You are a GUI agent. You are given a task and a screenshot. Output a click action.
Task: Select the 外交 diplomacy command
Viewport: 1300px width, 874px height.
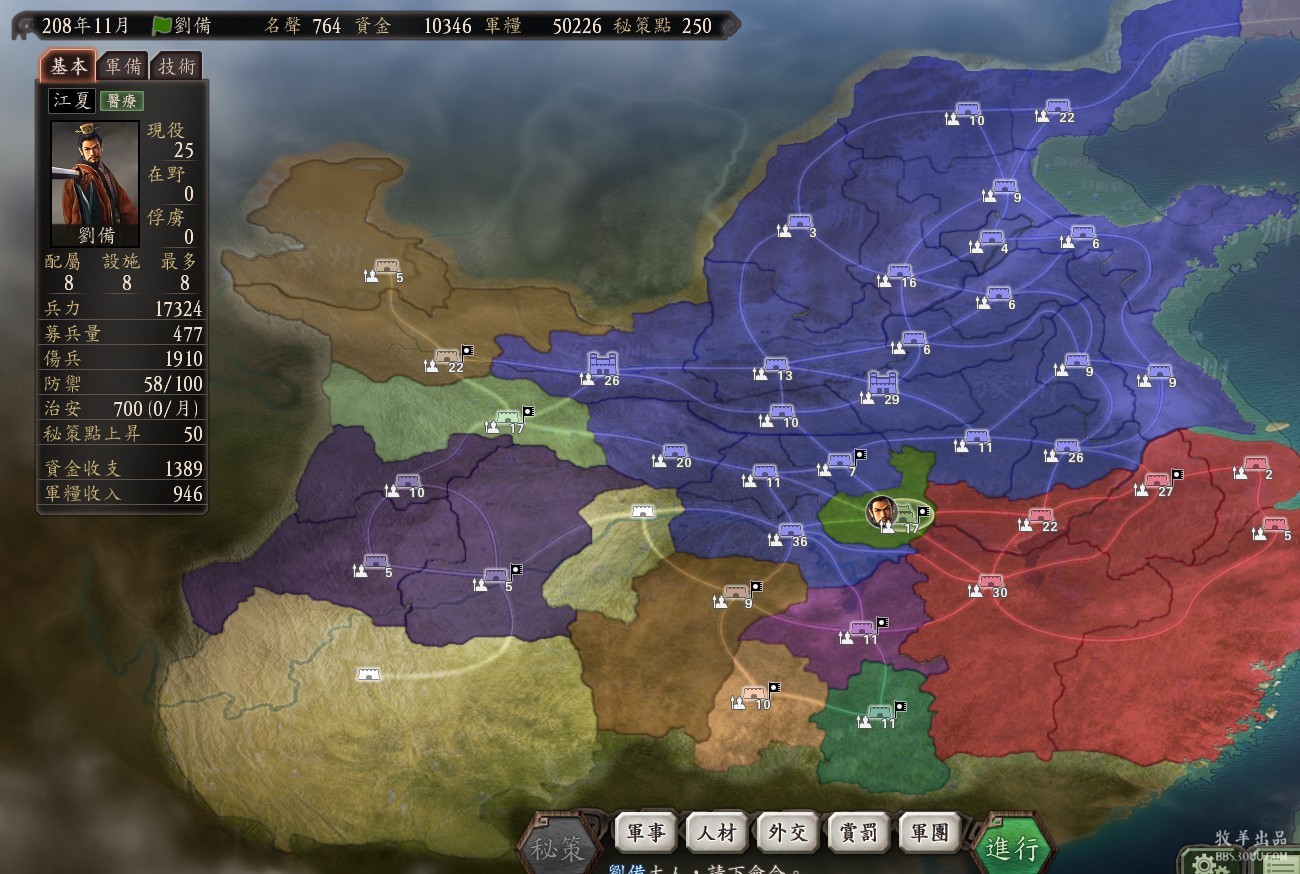coord(788,831)
